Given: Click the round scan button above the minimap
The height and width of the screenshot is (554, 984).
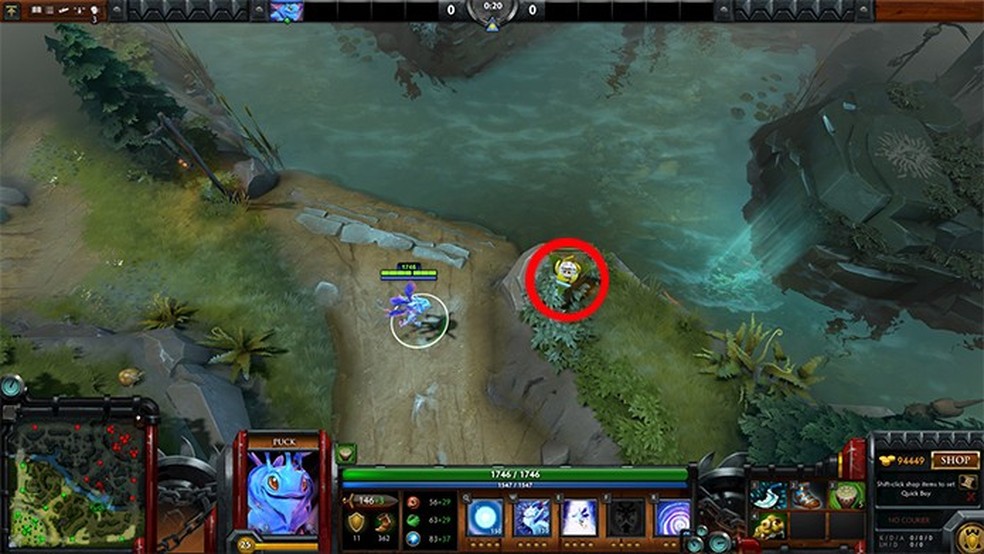Looking at the screenshot, I should click(10, 386).
